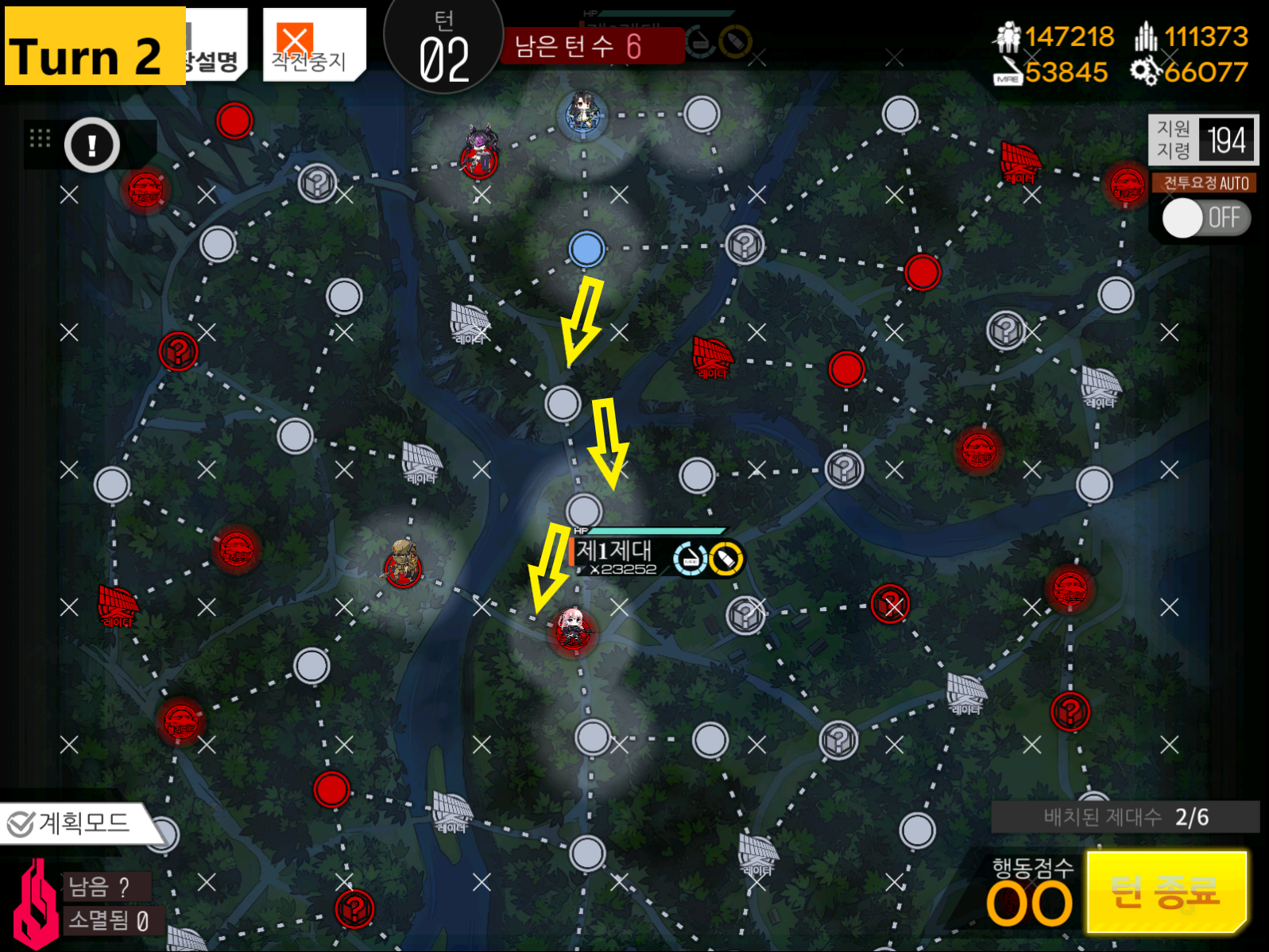The height and width of the screenshot is (952, 1269).
Task: Click the manpower resource icon at top right
Action: coord(1008,36)
